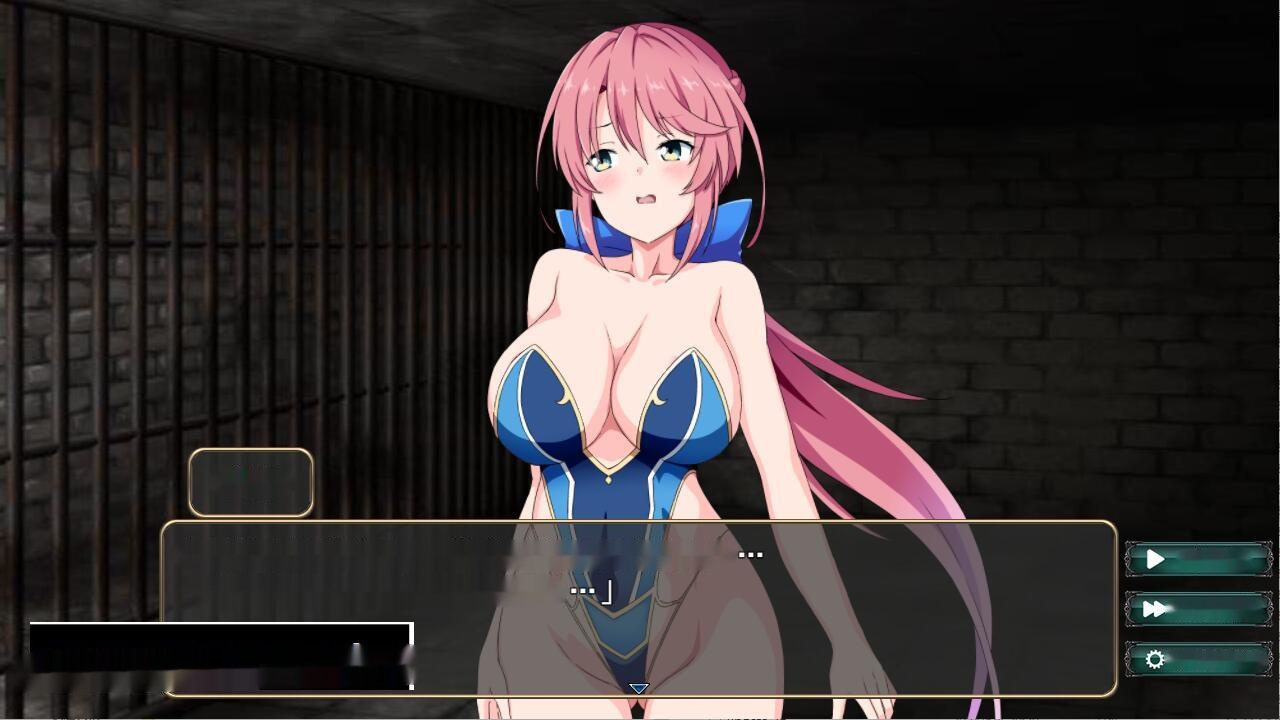Click the speaker name plate above the dialogue
This screenshot has width=1280, height=720.
(x=250, y=483)
